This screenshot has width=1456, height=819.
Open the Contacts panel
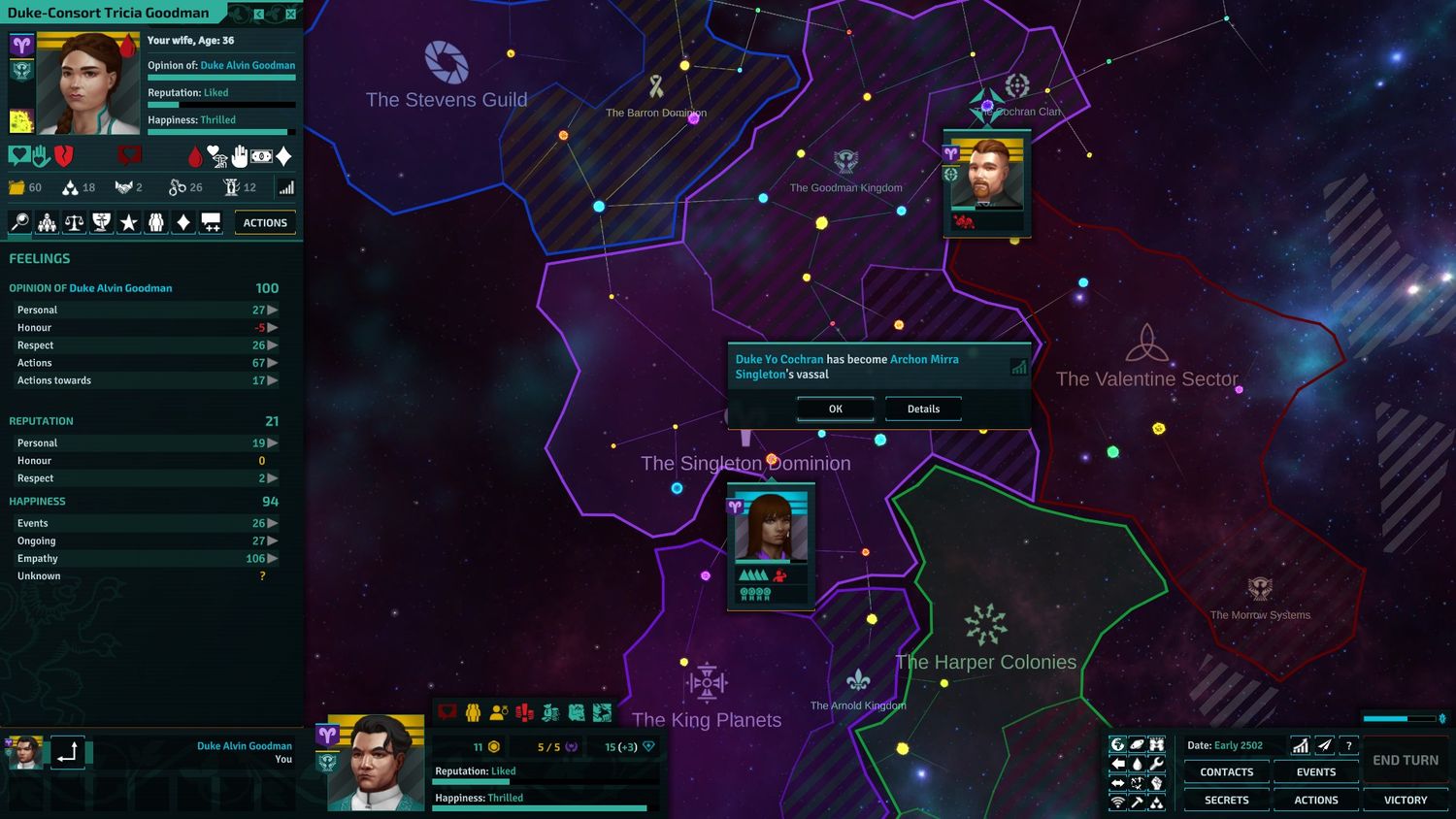pyautogui.click(x=1226, y=772)
